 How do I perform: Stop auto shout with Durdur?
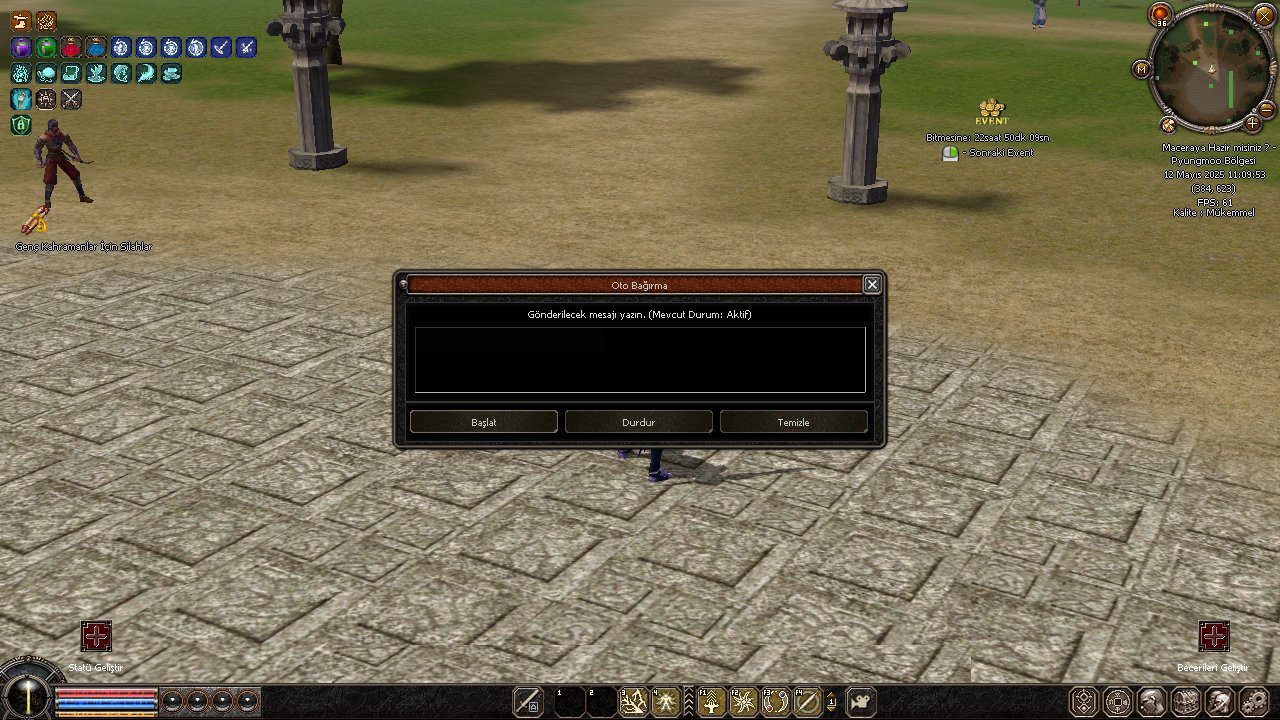[638, 422]
